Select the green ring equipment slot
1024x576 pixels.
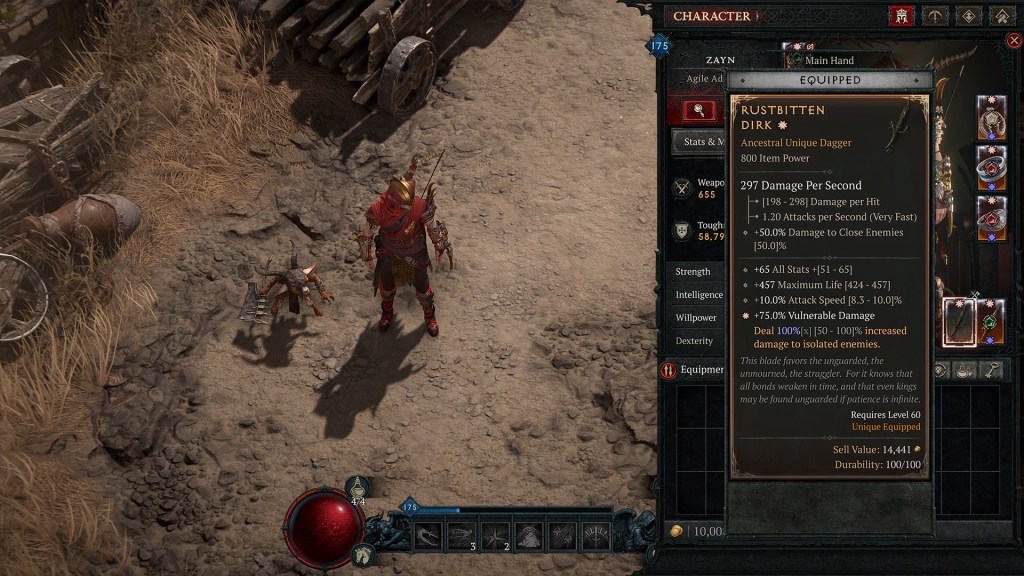(991, 321)
